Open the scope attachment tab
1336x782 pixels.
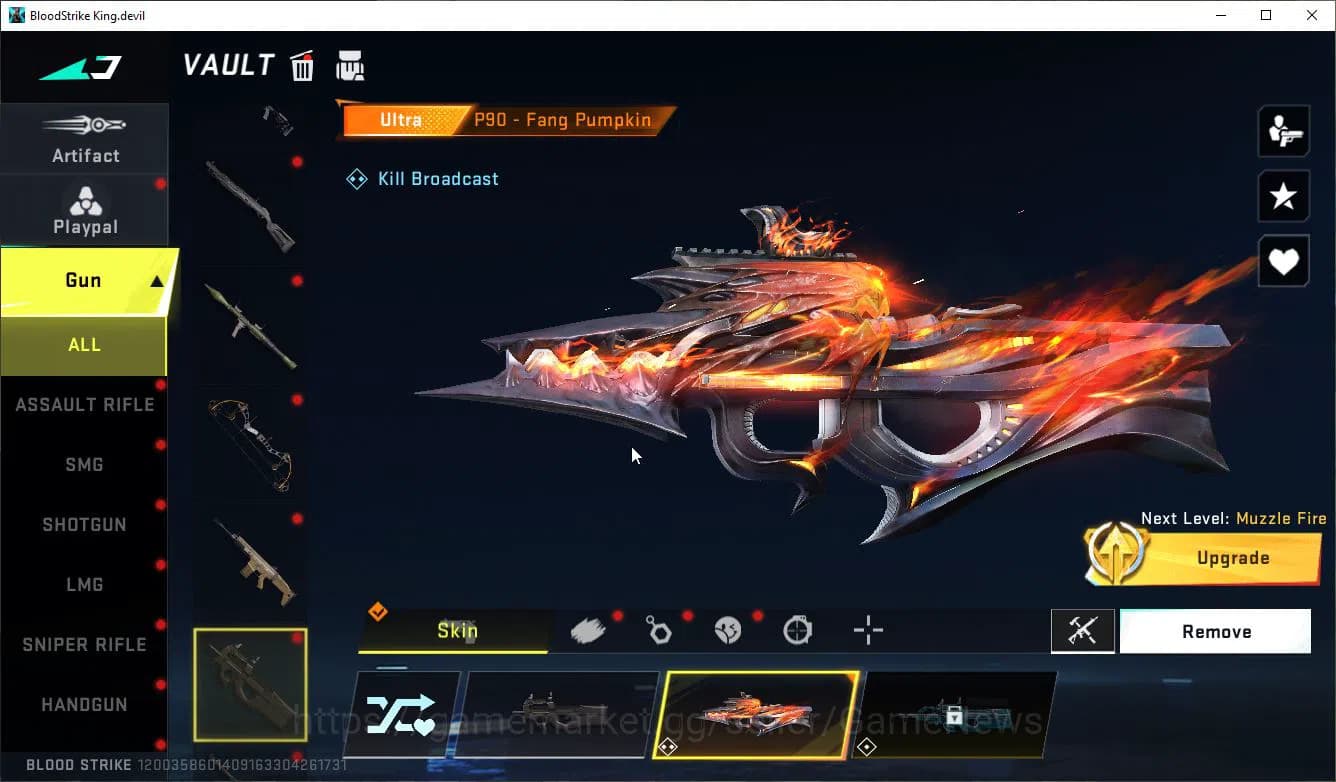(x=797, y=630)
